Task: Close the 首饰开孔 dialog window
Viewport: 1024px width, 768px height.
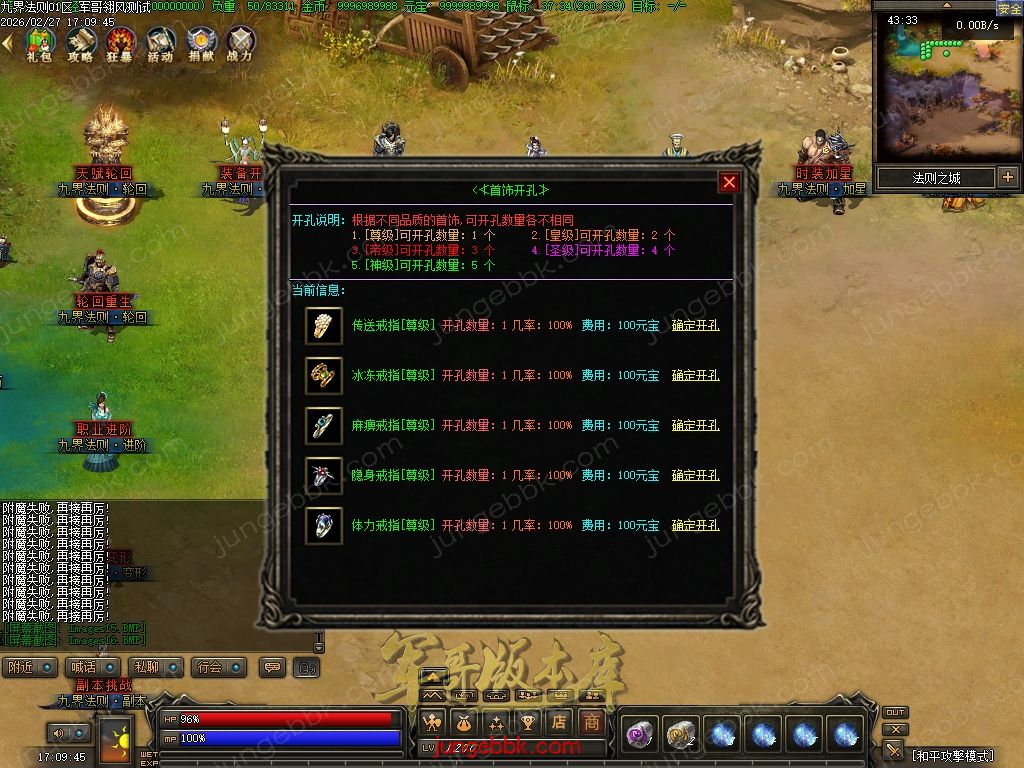Action: [x=729, y=182]
